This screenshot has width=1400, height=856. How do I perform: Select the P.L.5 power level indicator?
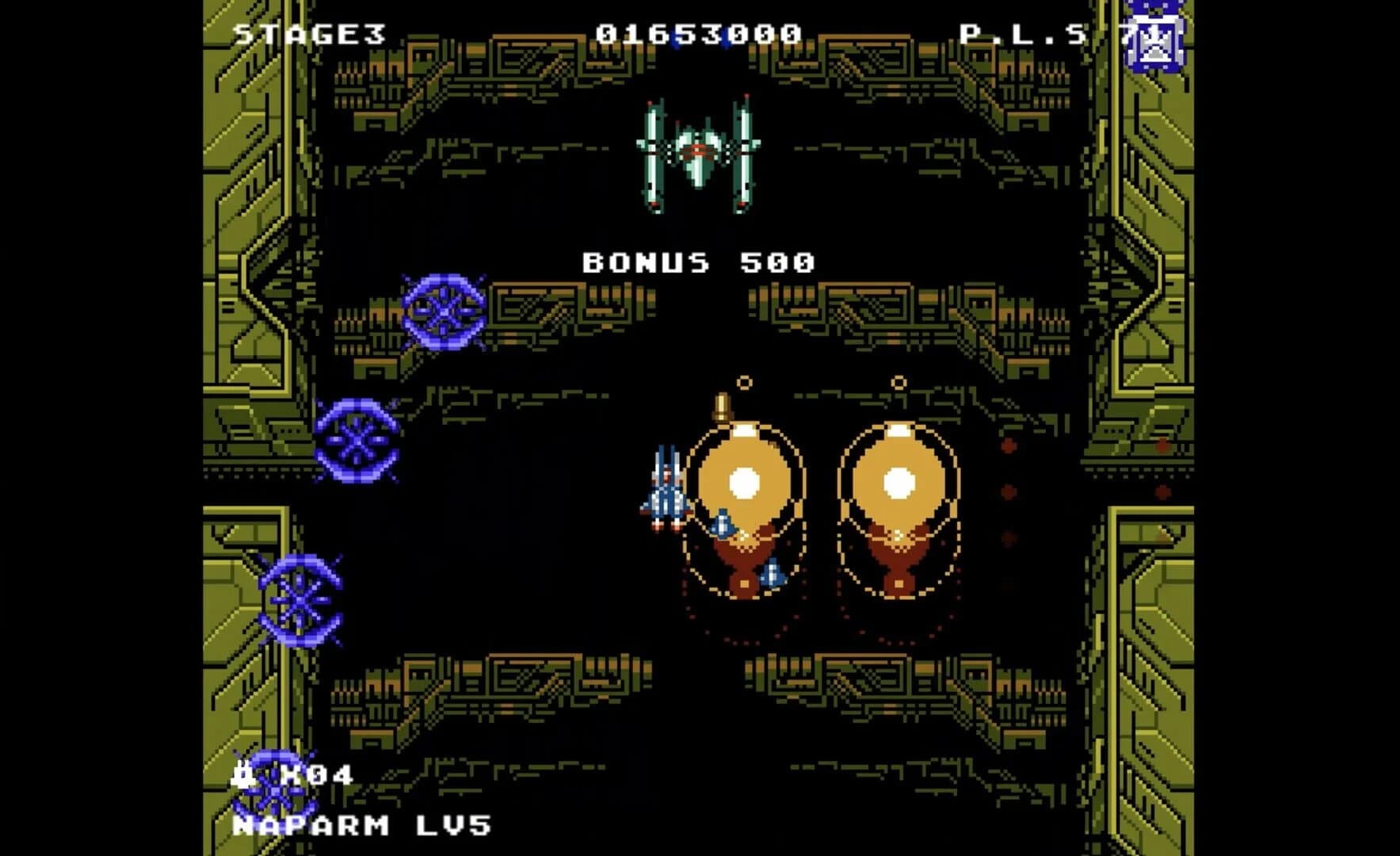1022,33
